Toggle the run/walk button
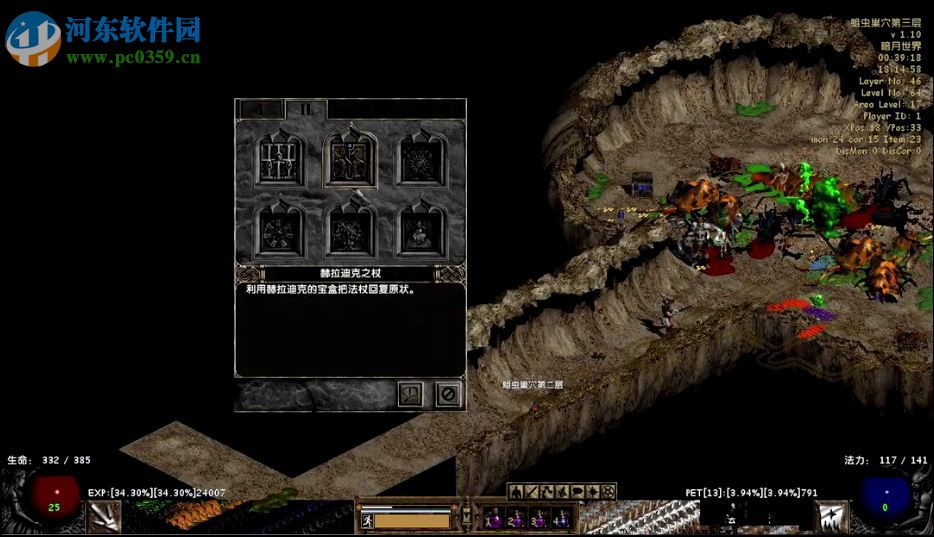Viewport: 934px width, 537px height. point(365,520)
